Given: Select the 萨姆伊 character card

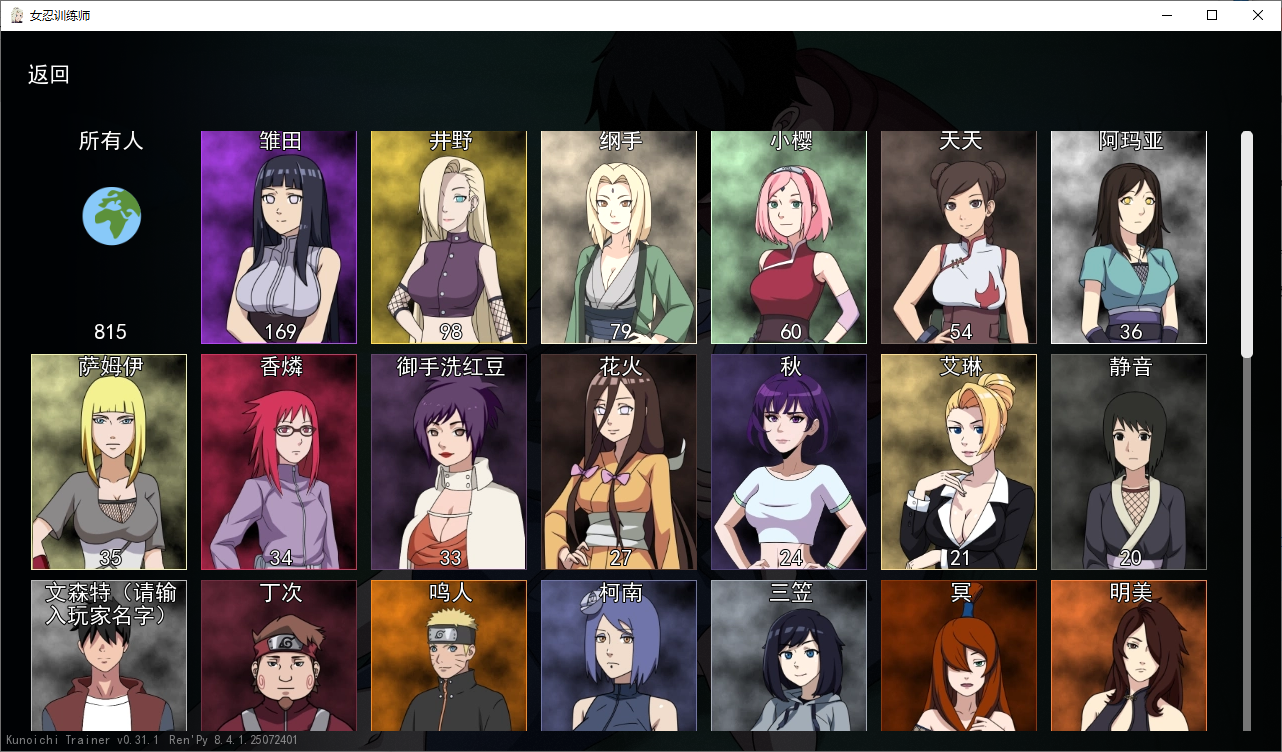Looking at the screenshot, I should (109, 462).
